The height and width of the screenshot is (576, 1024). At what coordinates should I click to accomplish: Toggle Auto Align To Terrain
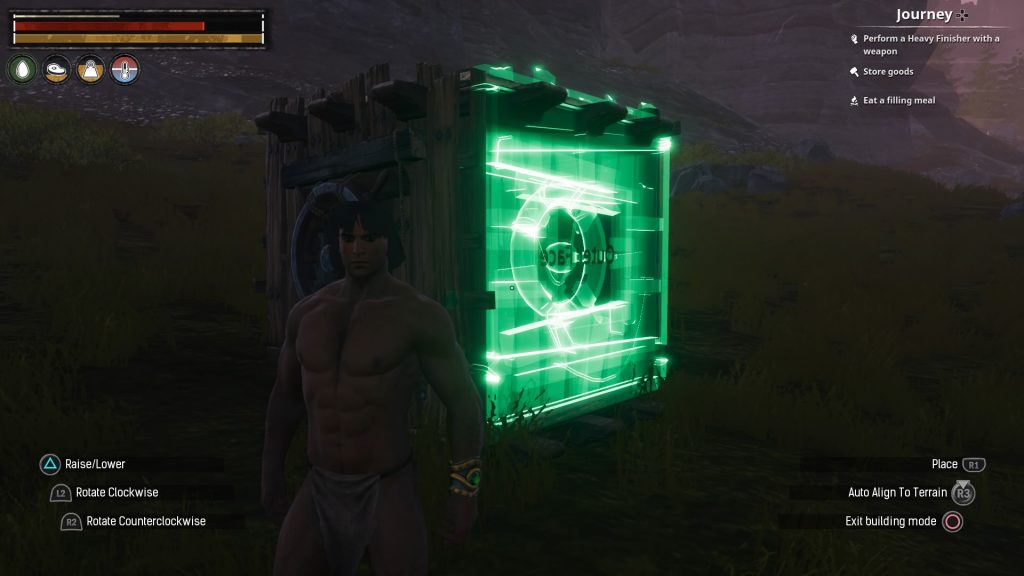tap(897, 493)
